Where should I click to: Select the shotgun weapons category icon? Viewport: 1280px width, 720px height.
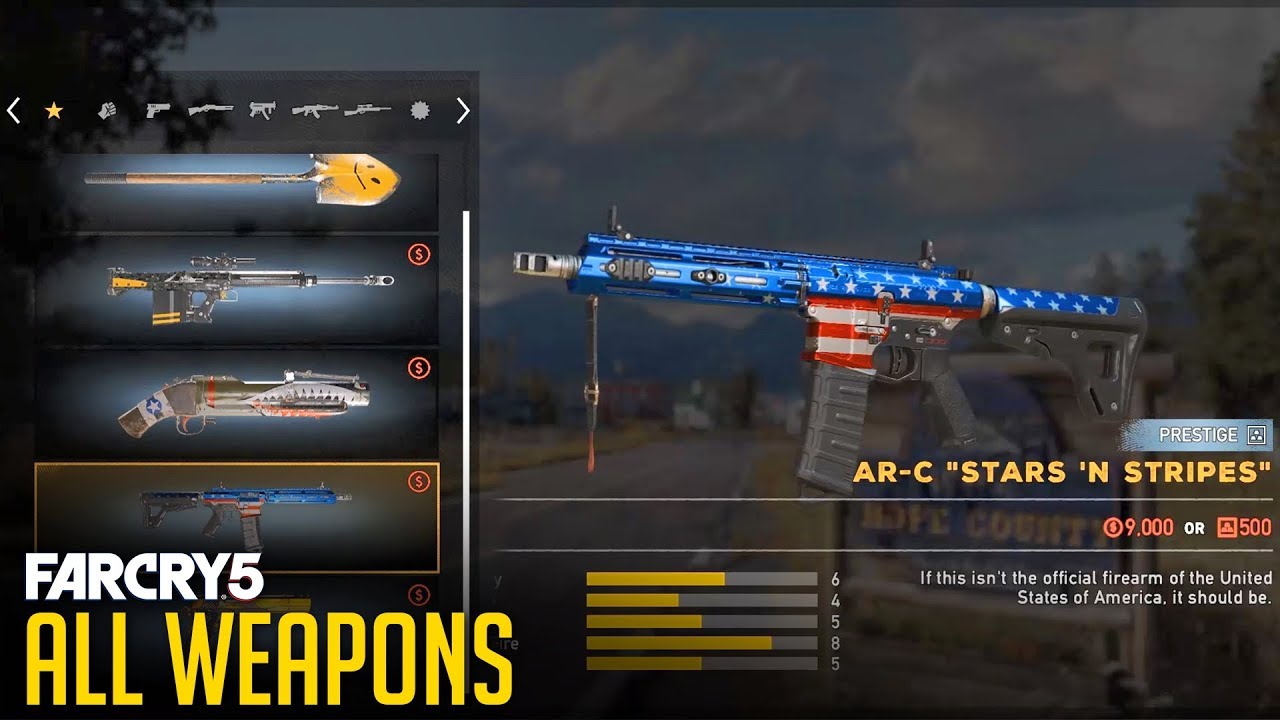coord(210,110)
